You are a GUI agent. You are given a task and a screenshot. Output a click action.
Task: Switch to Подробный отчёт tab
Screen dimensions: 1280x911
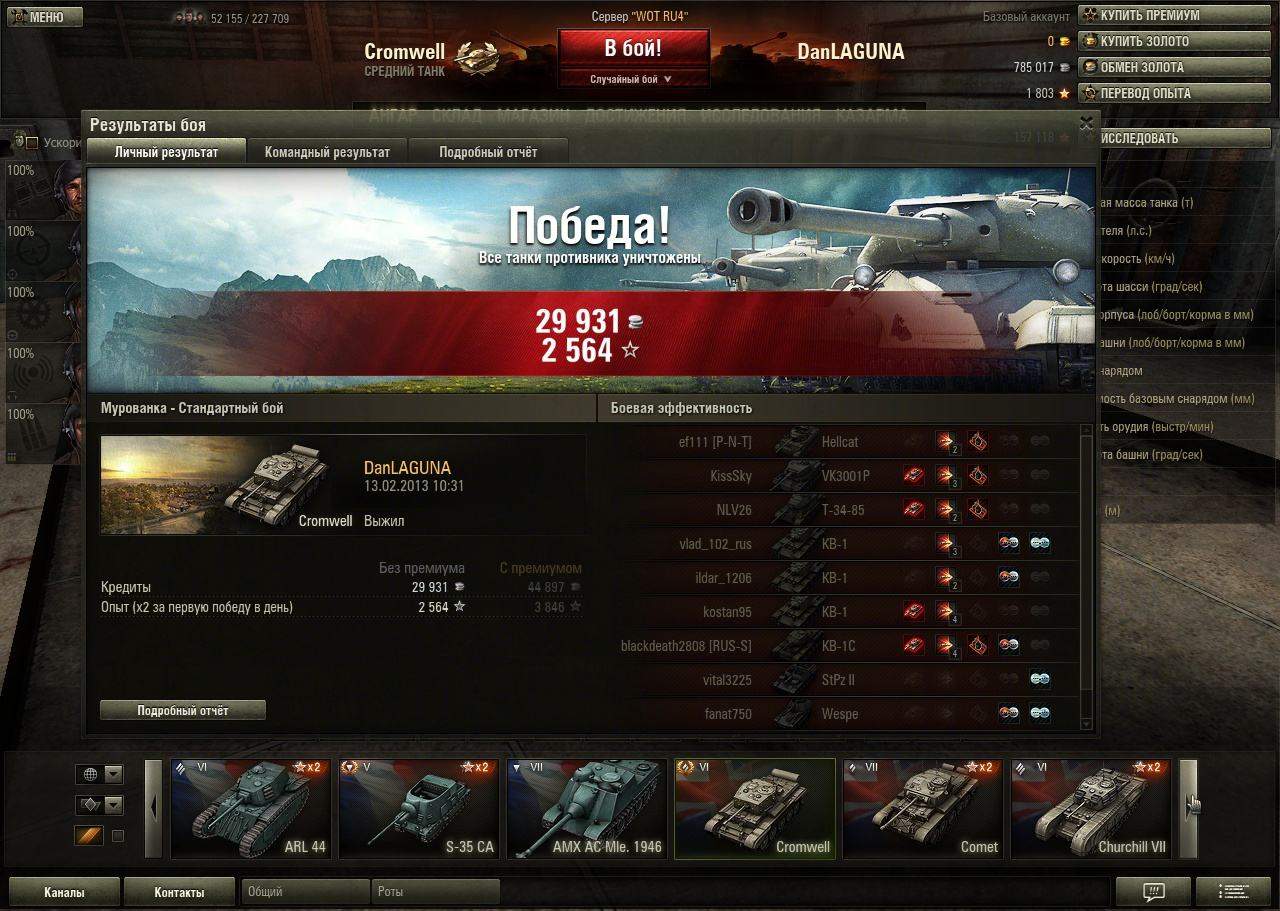[x=488, y=152]
